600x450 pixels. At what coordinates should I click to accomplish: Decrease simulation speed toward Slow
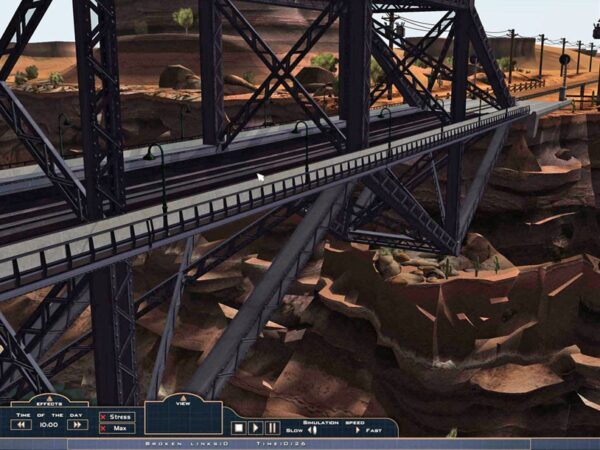pos(312,430)
